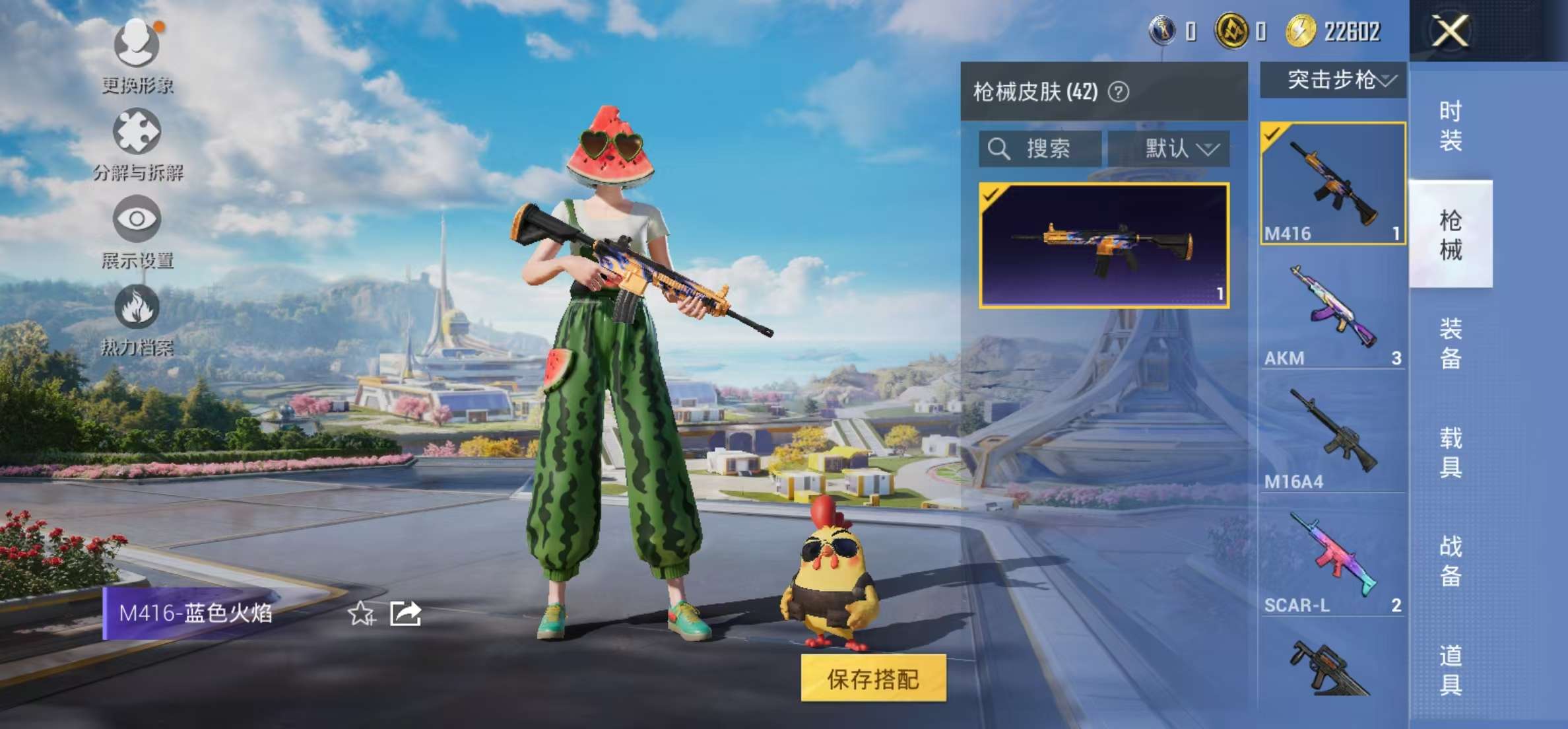Open the 默认 sorting dropdown
This screenshot has height=729, width=1568.
coord(1178,149)
